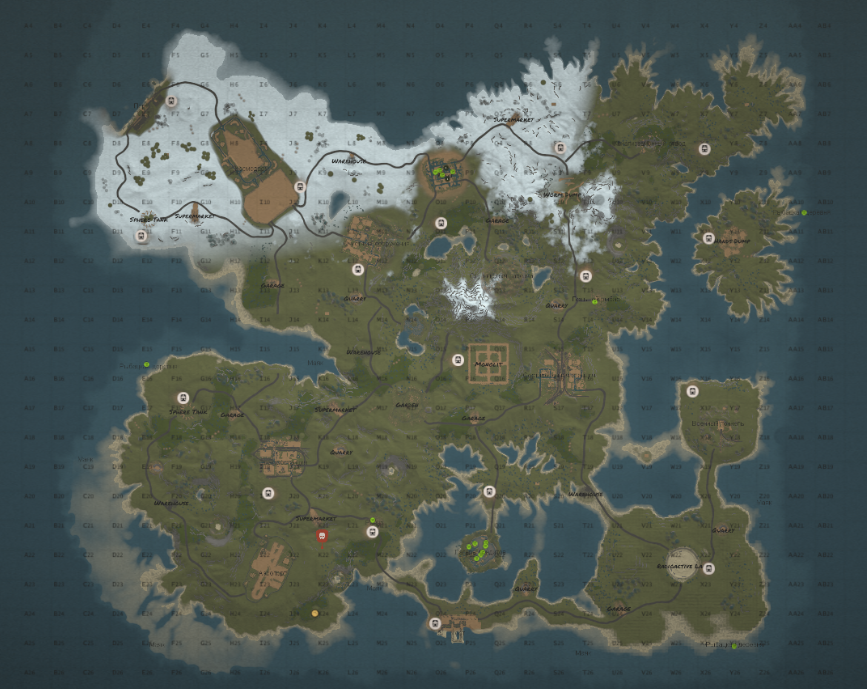Select the green dot off the west coast
Screen dimensions: 867x689
(x=146, y=364)
